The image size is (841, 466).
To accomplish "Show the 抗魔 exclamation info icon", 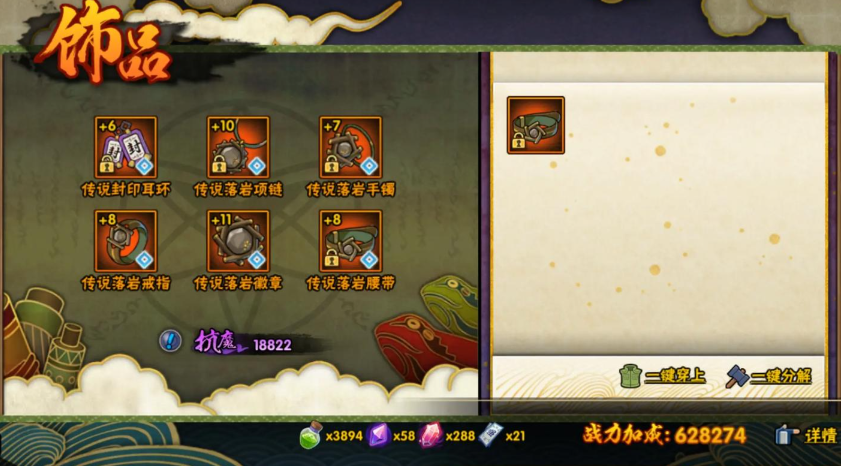I will coord(170,341).
